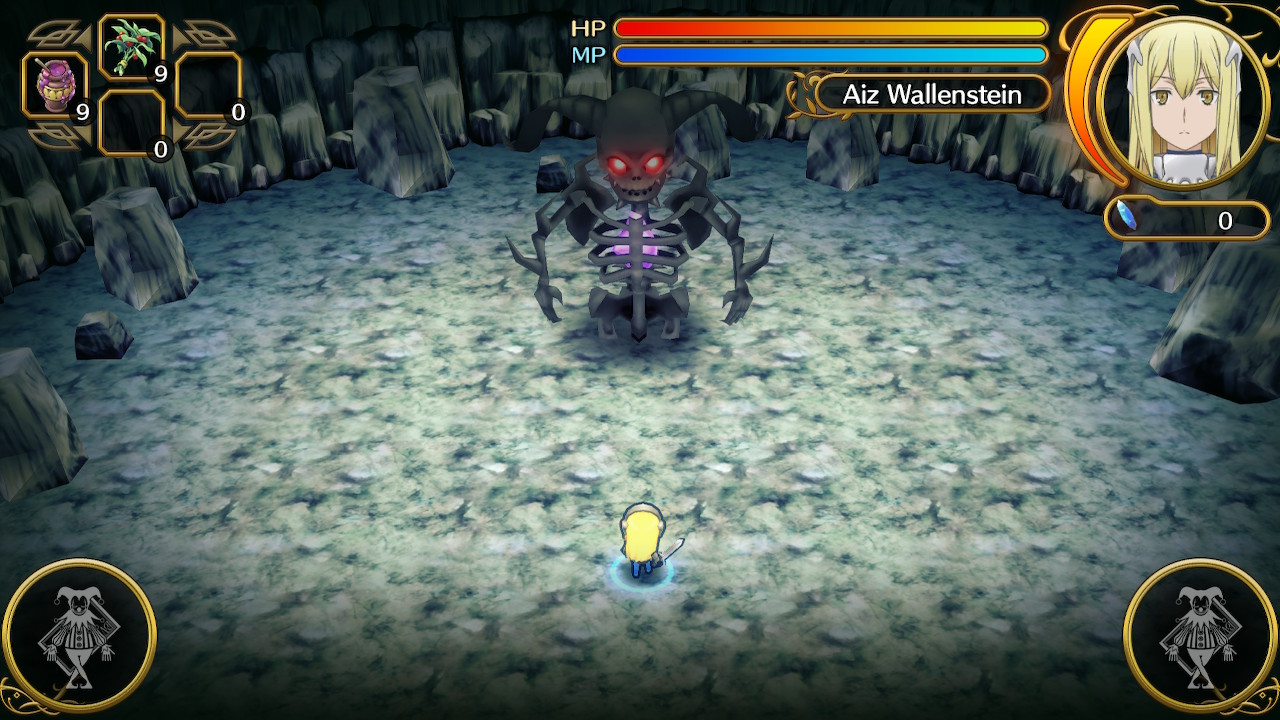Open Aiz Wallenstein's character portrait

(x=1185, y=100)
